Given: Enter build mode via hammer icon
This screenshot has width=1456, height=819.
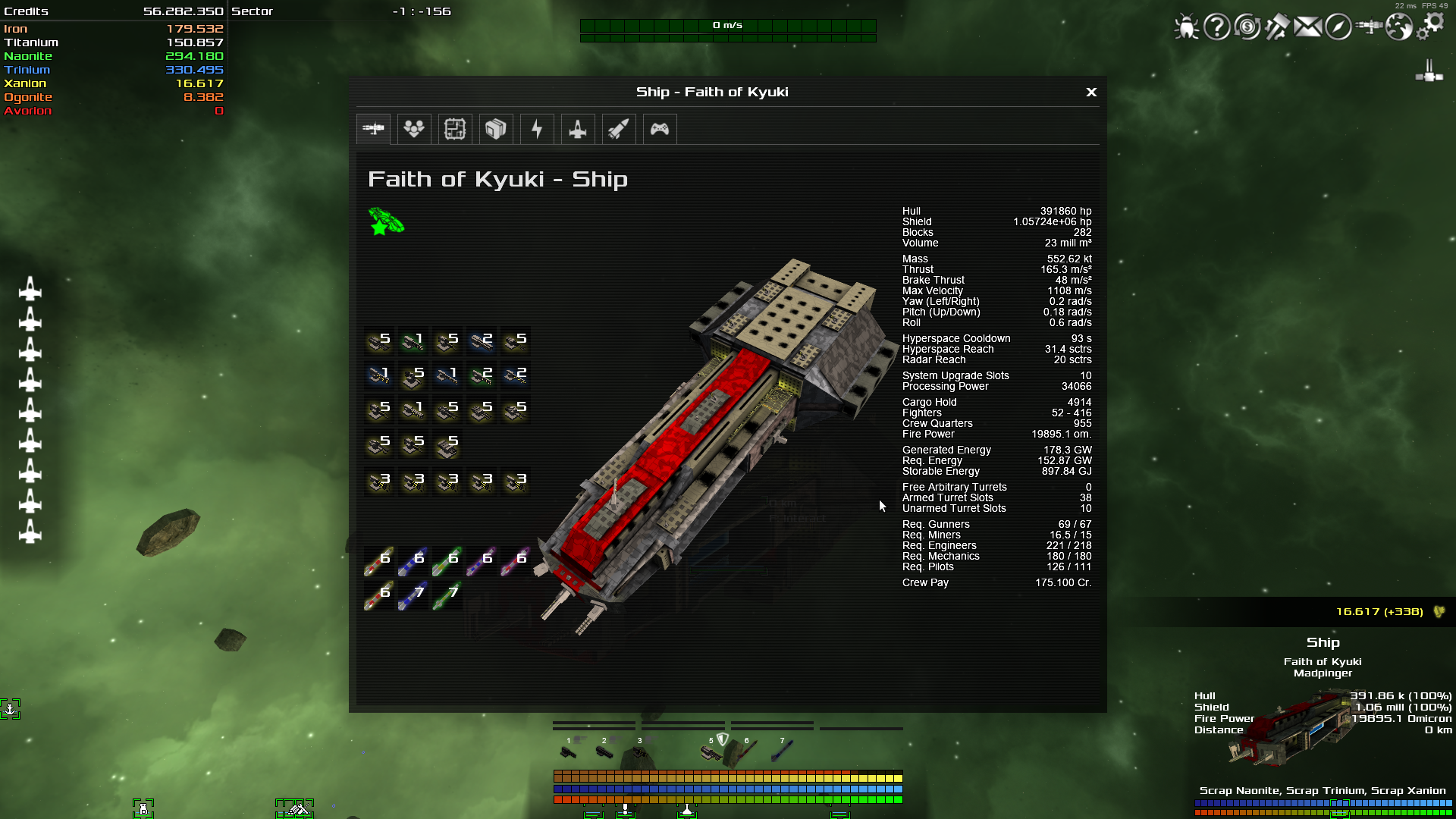Looking at the screenshot, I should pos(1277,27).
